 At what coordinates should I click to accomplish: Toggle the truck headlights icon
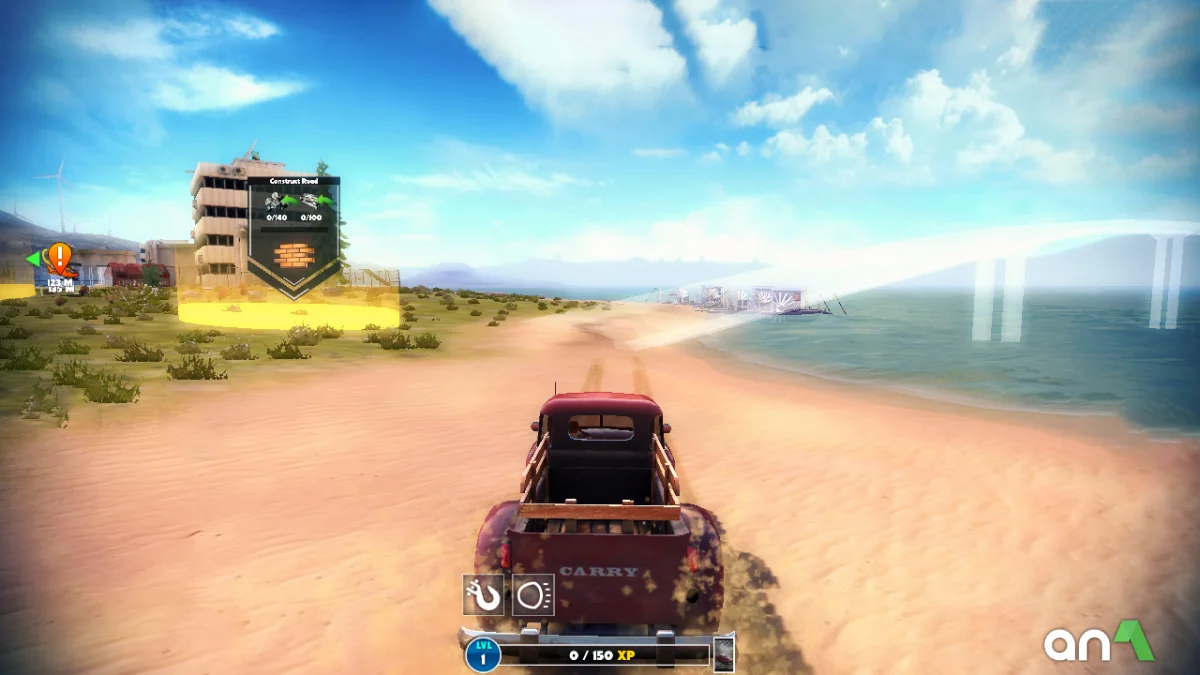(533, 594)
